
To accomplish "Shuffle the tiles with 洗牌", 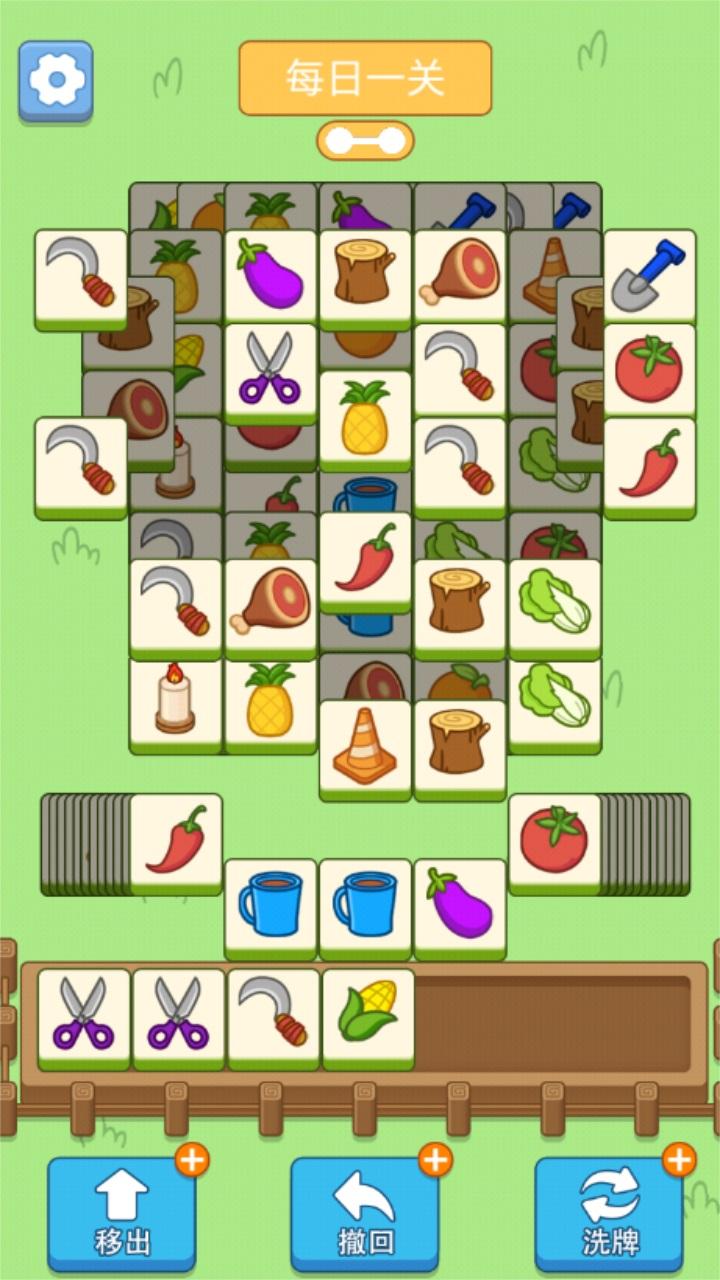I will [609, 1214].
